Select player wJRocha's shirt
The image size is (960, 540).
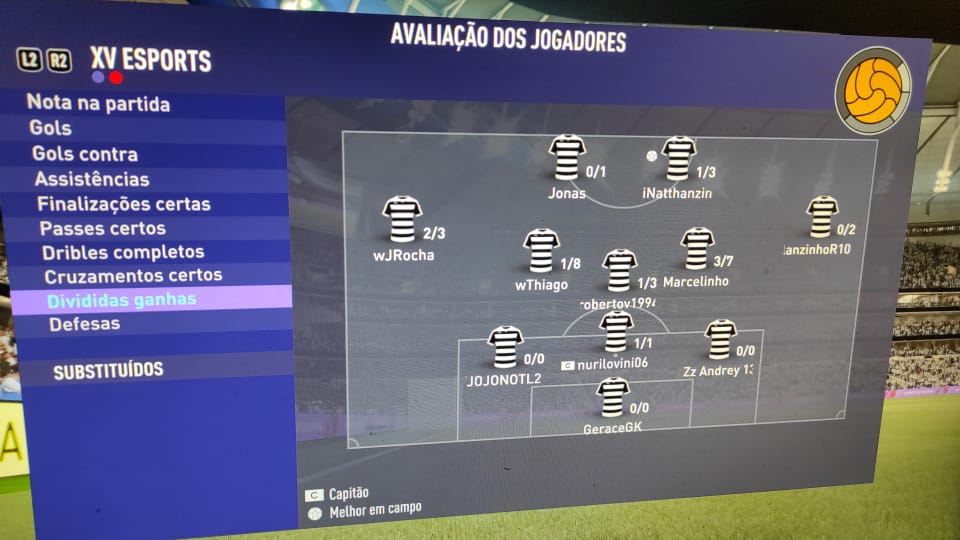click(402, 220)
